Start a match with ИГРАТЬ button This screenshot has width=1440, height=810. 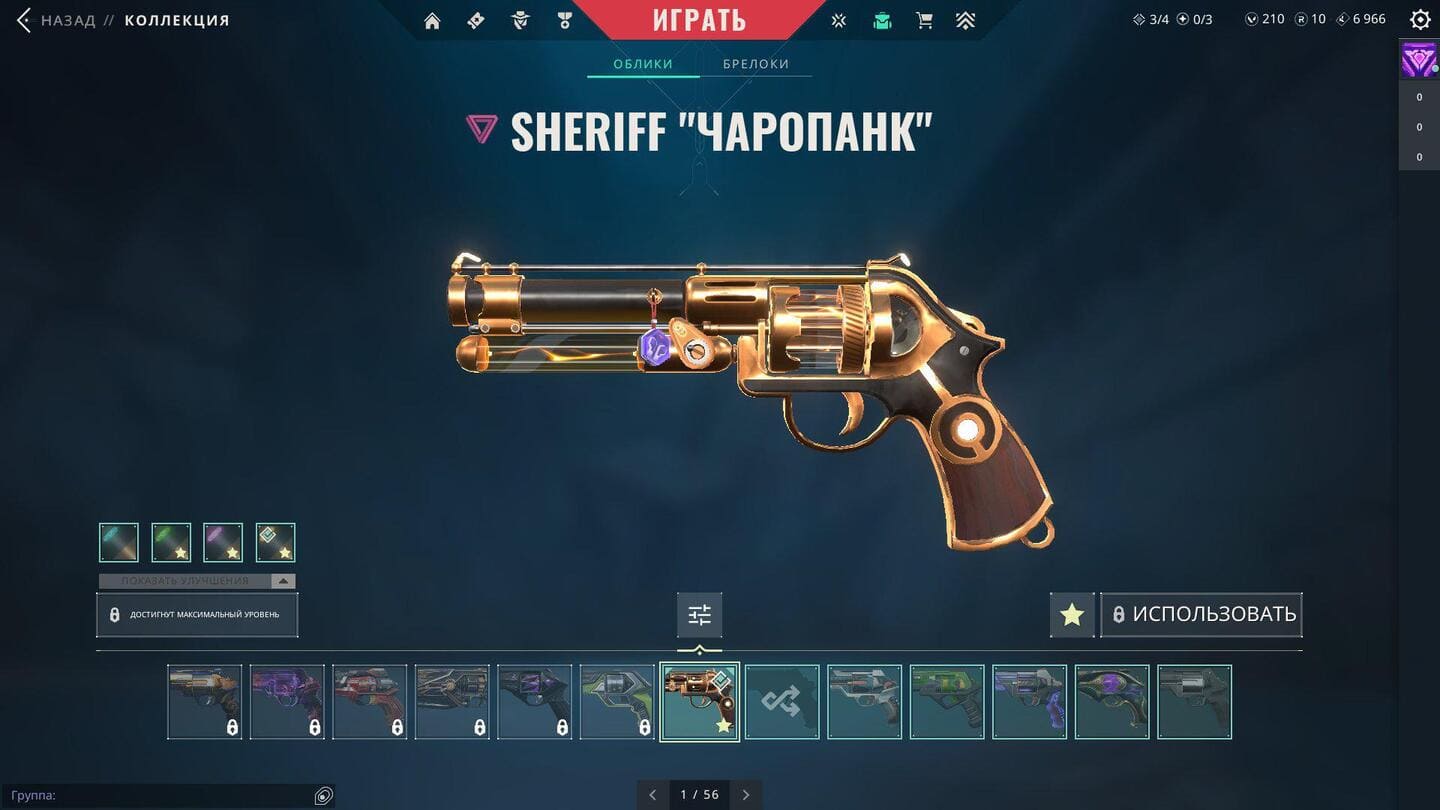click(699, 20)
